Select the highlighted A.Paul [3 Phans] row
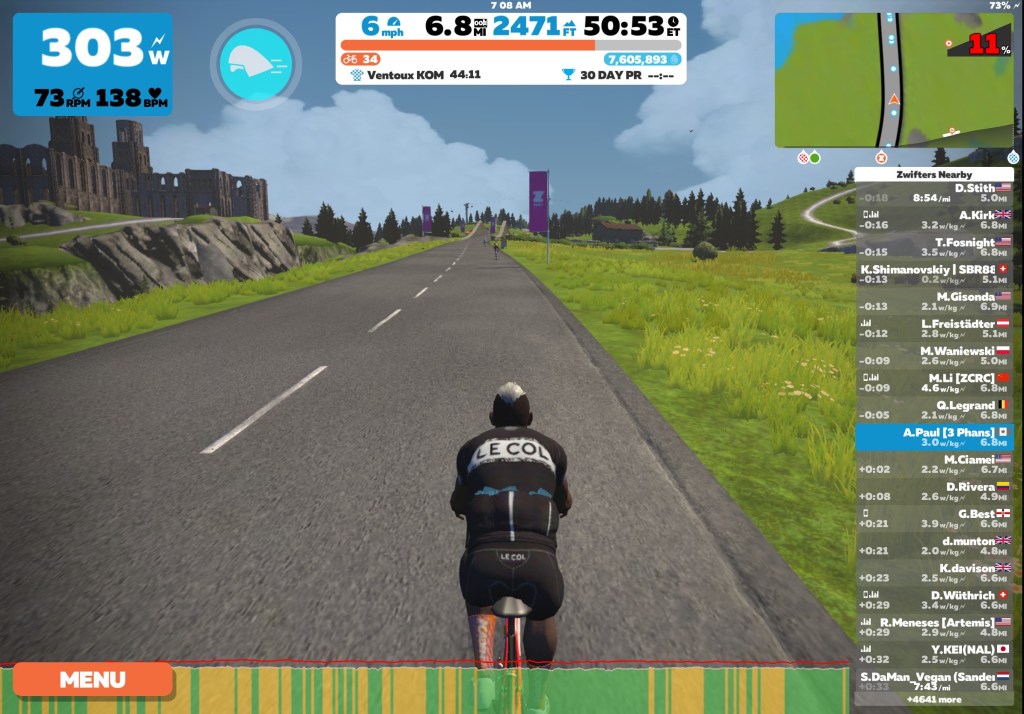Screen dimensions: 1024x714 click(x=934, y=437)
